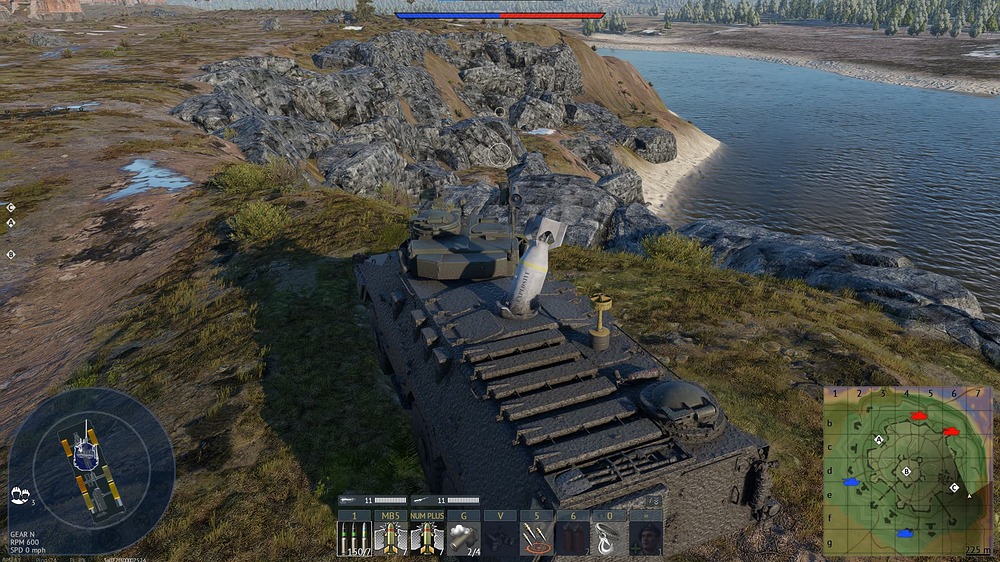
Task: Activate the fire extinguisher slot
Action: [572, 537]
